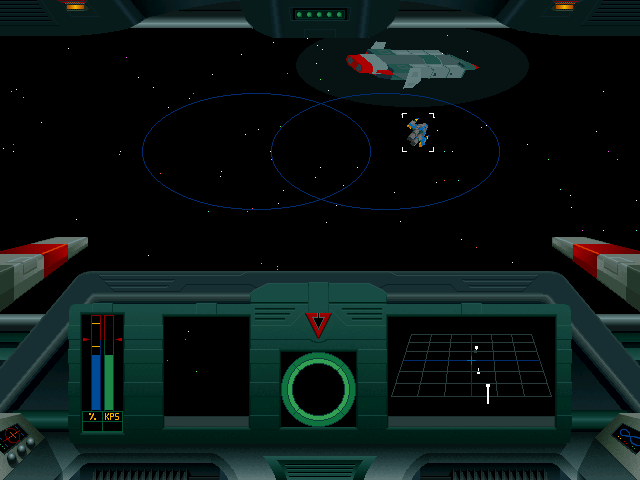Click the 3D grid radar display
The image size is (640, 480).
471,366
